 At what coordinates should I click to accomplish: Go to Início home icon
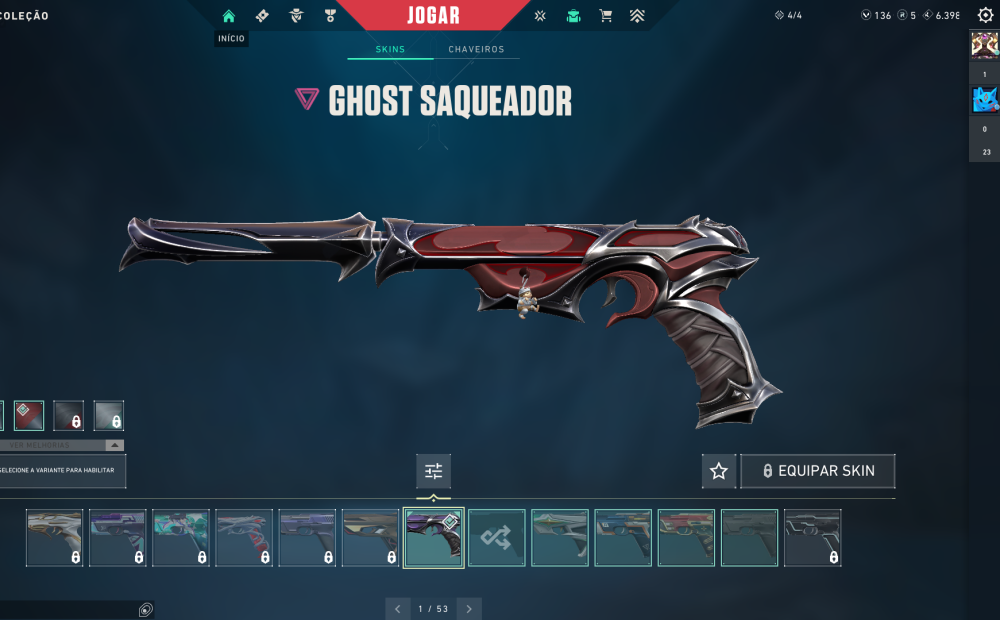tap(229, 16)
